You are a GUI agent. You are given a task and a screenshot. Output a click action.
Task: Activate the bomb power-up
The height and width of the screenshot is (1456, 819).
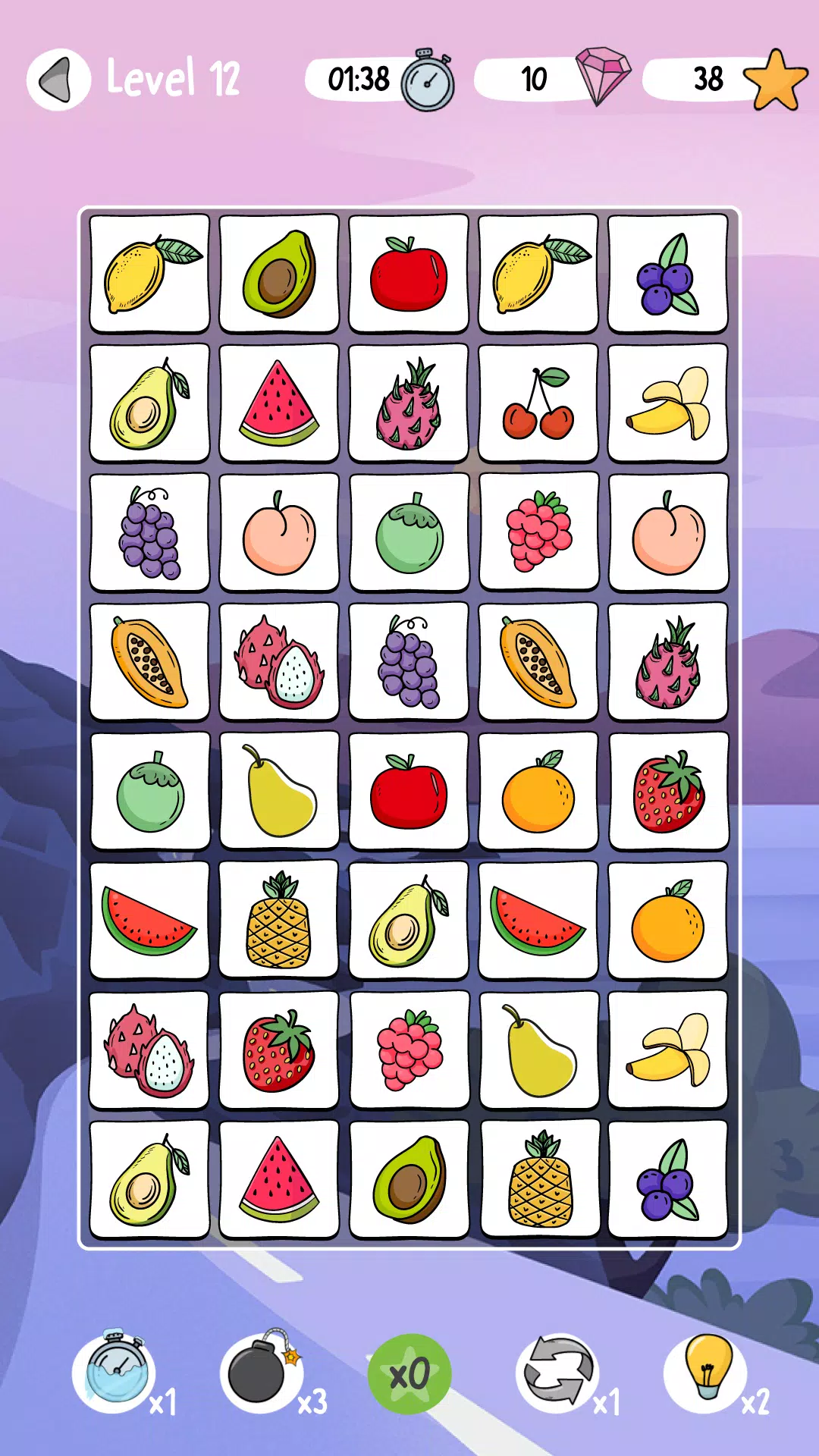coord(261,1373)
